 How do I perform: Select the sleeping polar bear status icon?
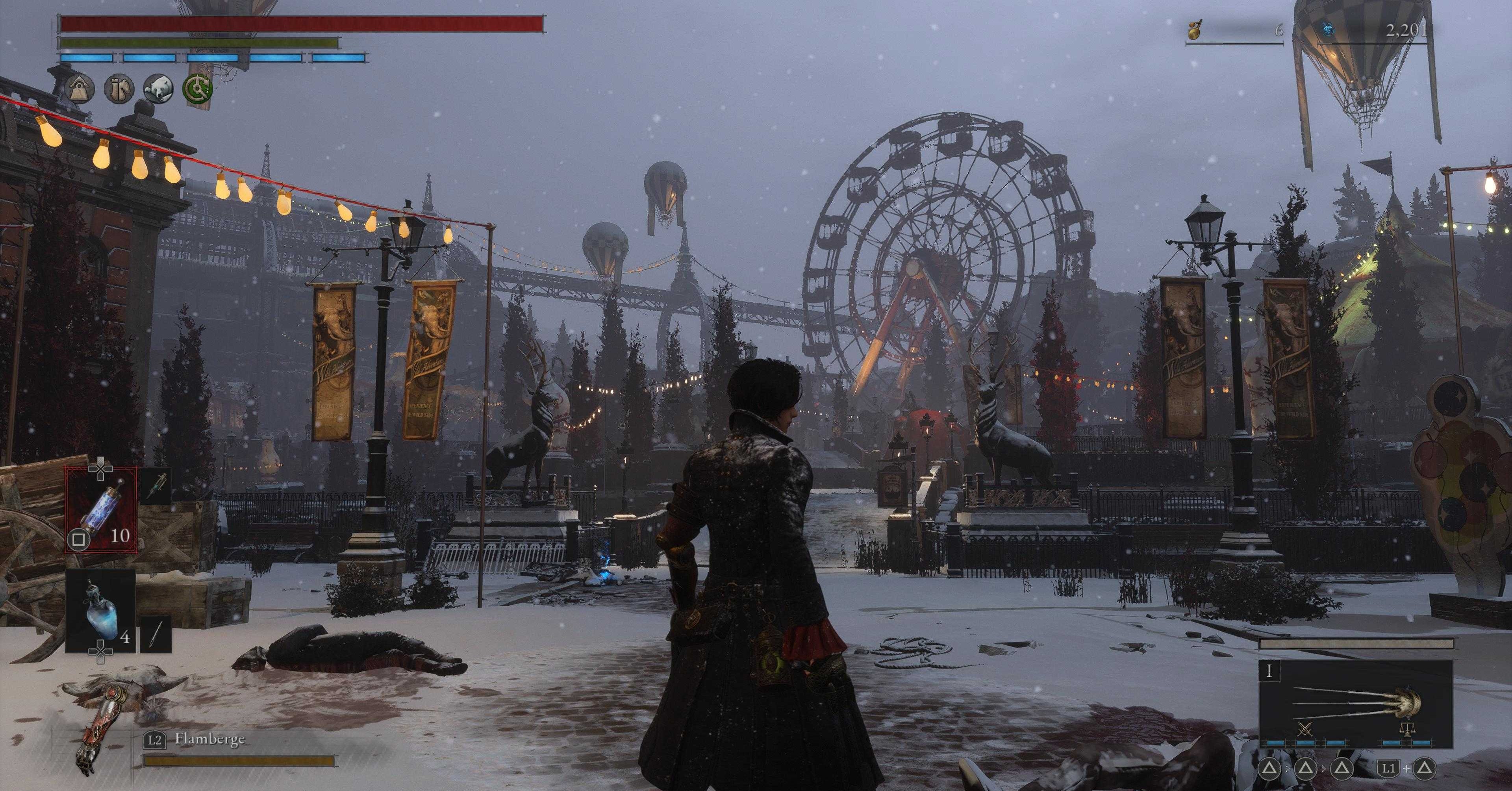[x=158, y=89]
